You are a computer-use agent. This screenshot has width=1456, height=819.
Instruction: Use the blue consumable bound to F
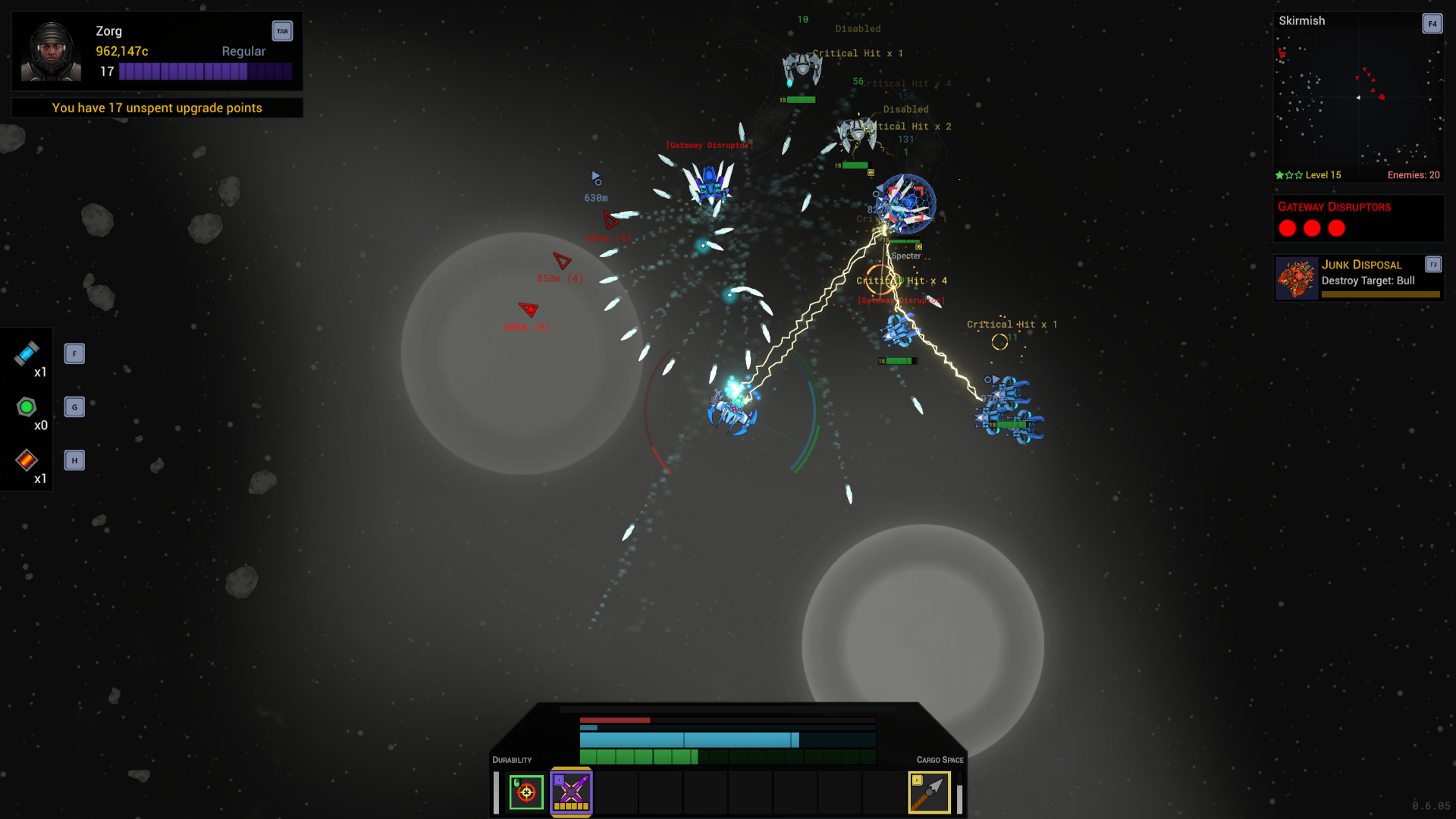pyautogui.click(x=27, y=354)
